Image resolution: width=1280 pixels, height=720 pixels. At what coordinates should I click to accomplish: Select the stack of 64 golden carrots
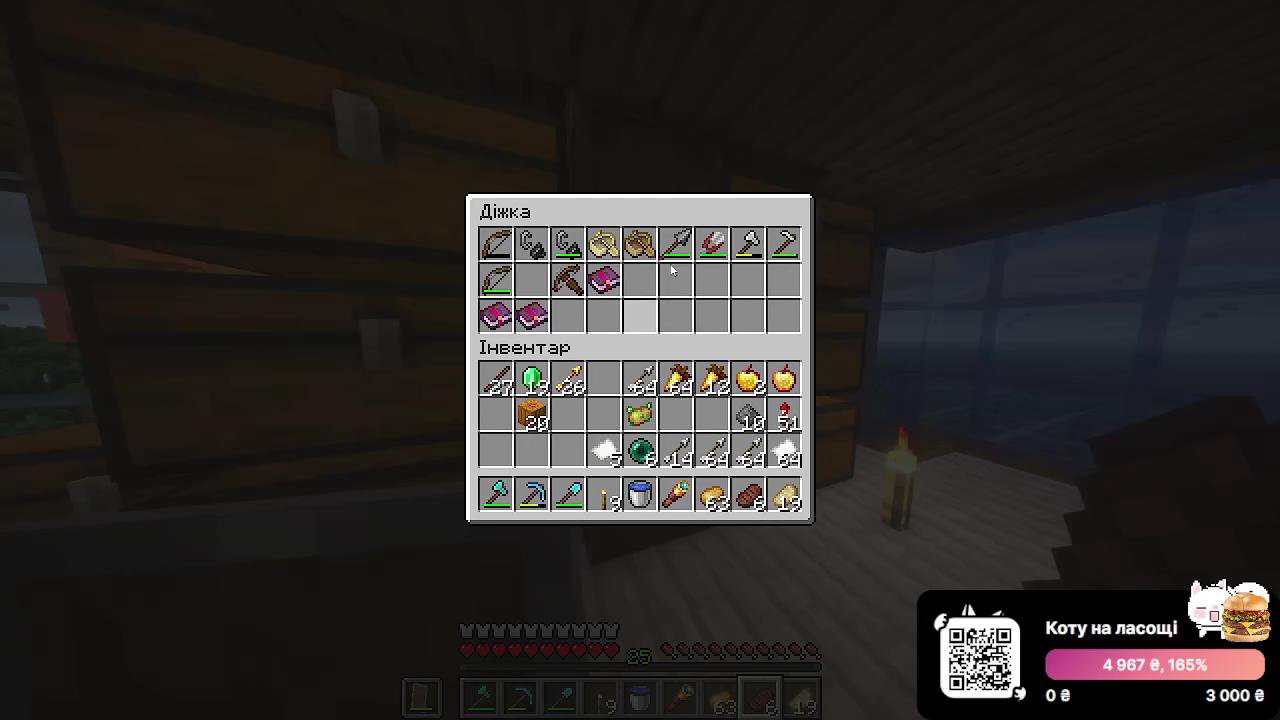676,378
